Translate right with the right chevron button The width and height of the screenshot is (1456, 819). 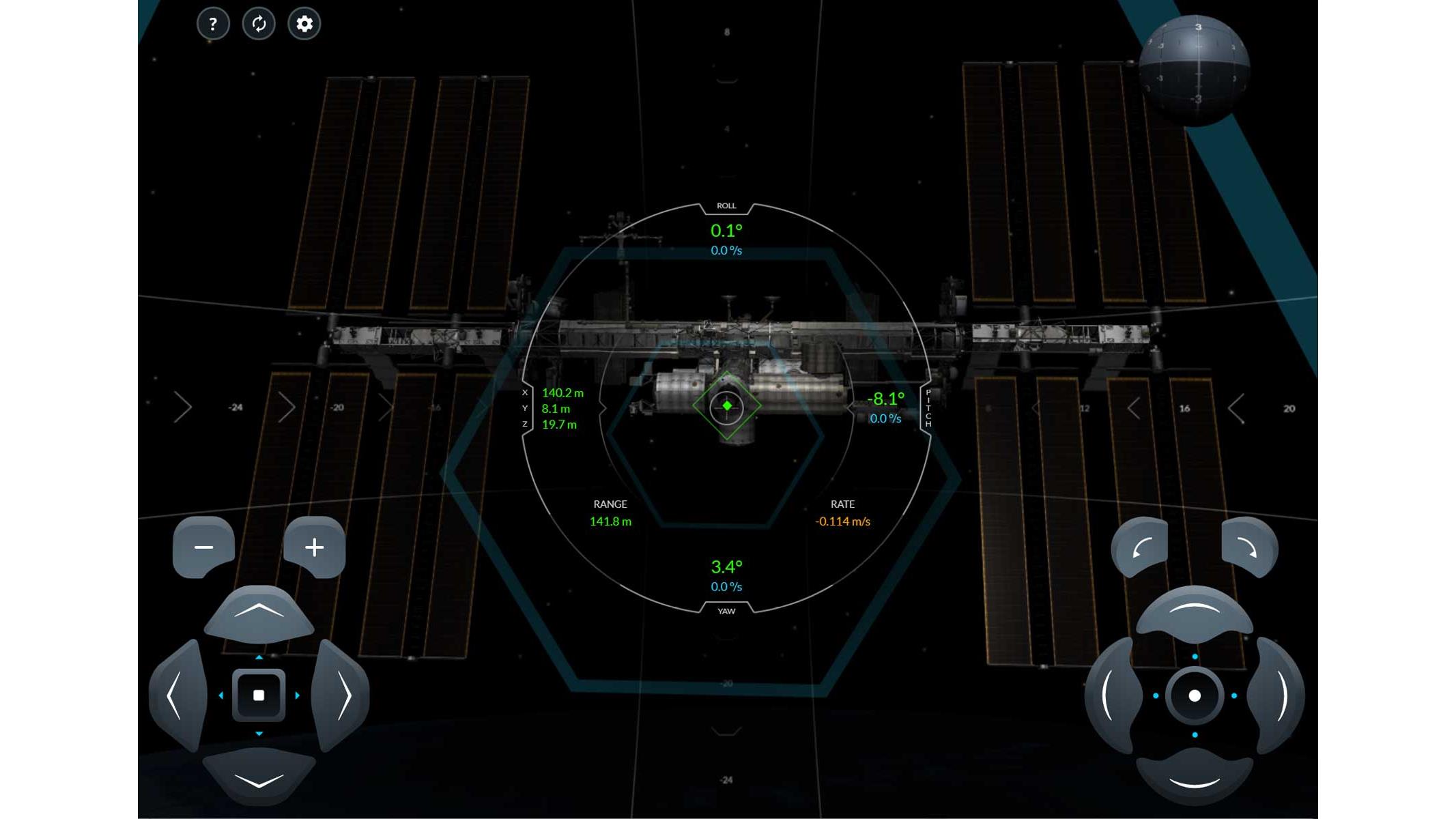(342, 695)
